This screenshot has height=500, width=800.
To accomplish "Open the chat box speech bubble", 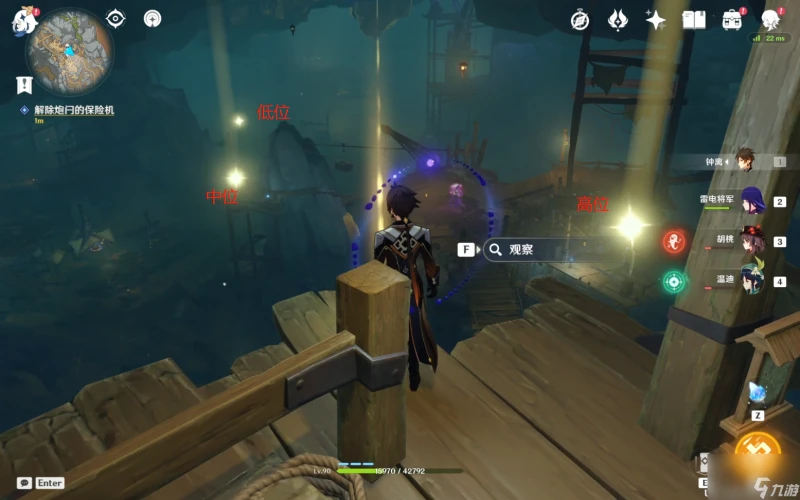I will click(24, 482).
